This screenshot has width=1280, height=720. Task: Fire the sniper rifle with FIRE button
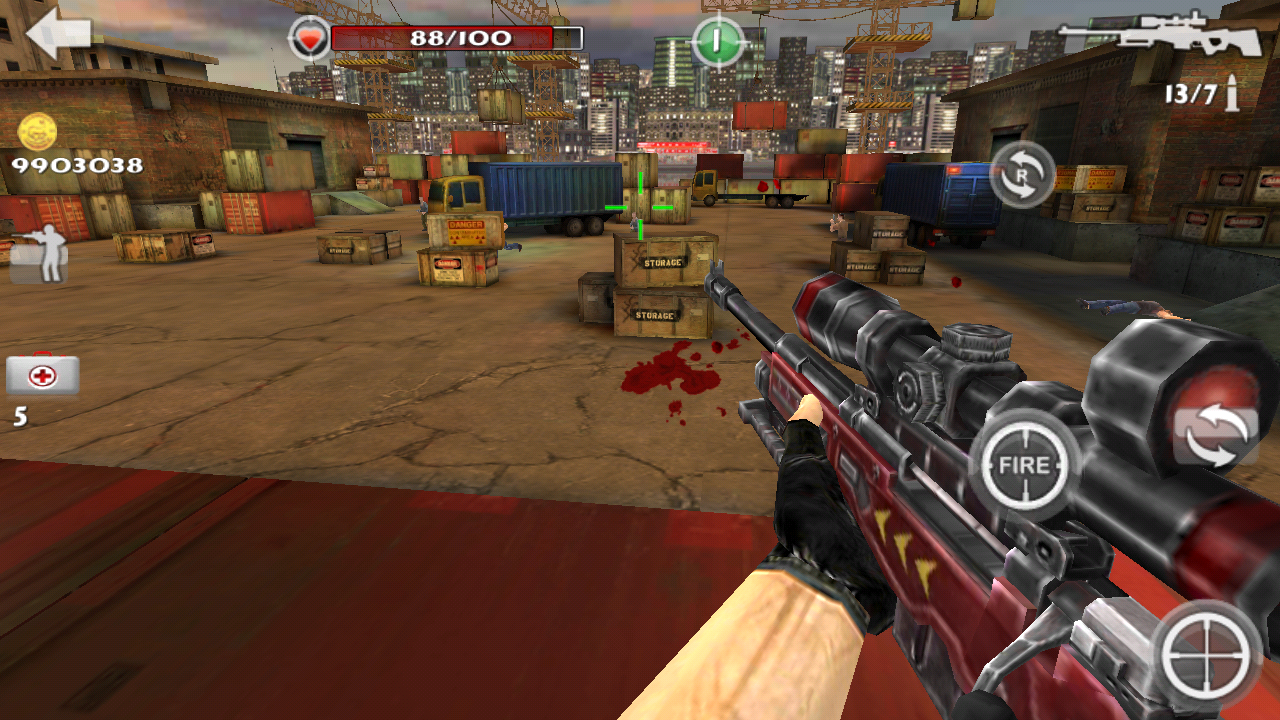click(1024, 464)
